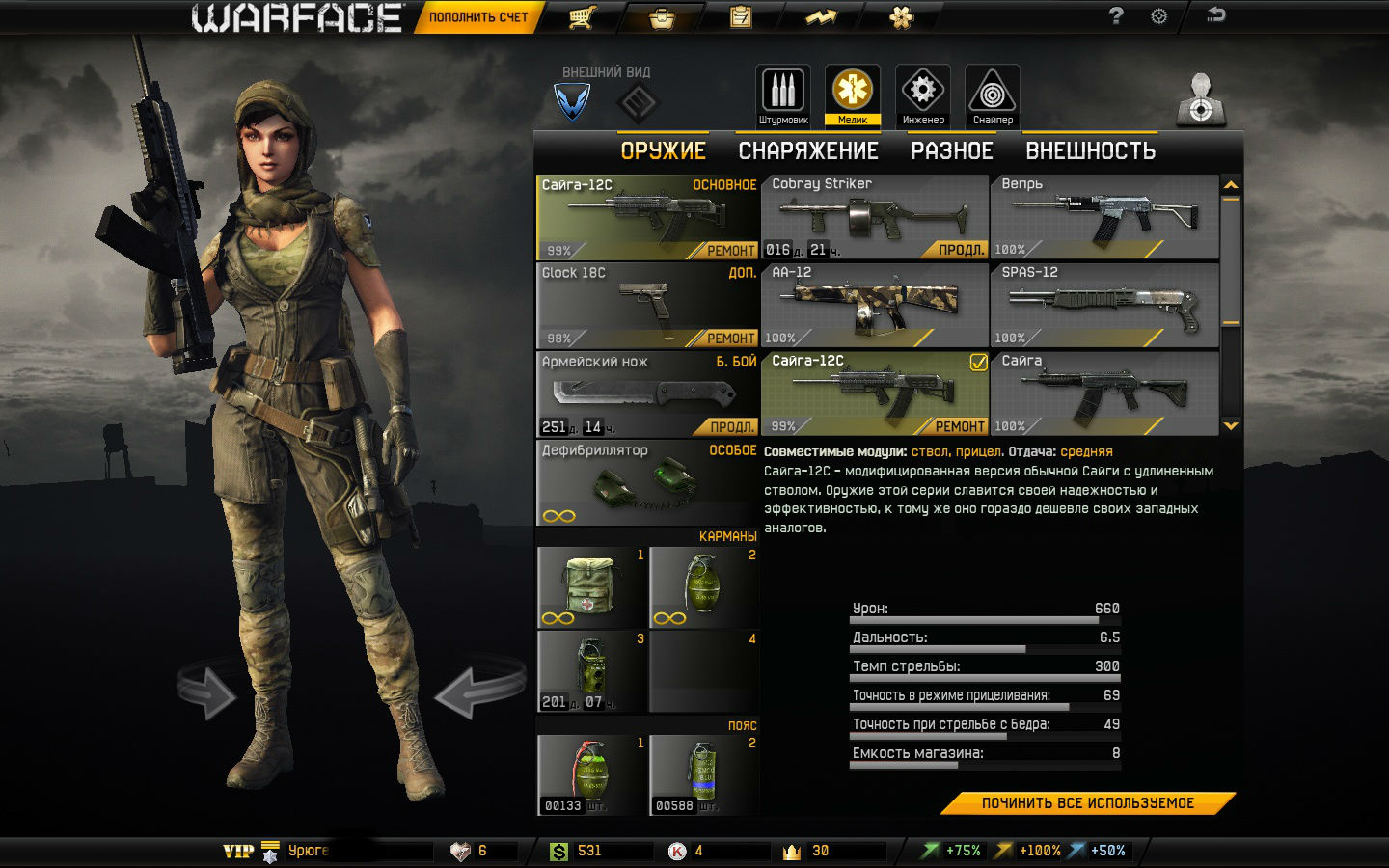Select the Дефибриллятор special slot

[646, 482]
